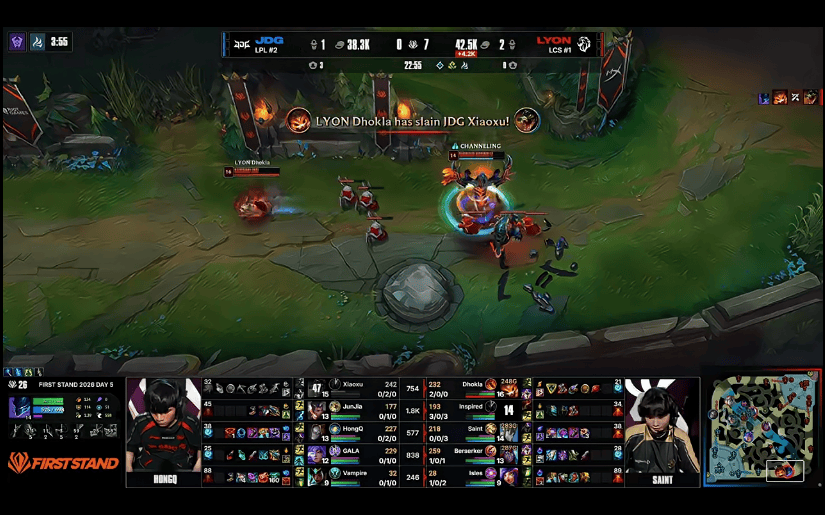This screenshot has width=825, height=515.
Task: Click the minimap
Action: [x=762, y=430]
